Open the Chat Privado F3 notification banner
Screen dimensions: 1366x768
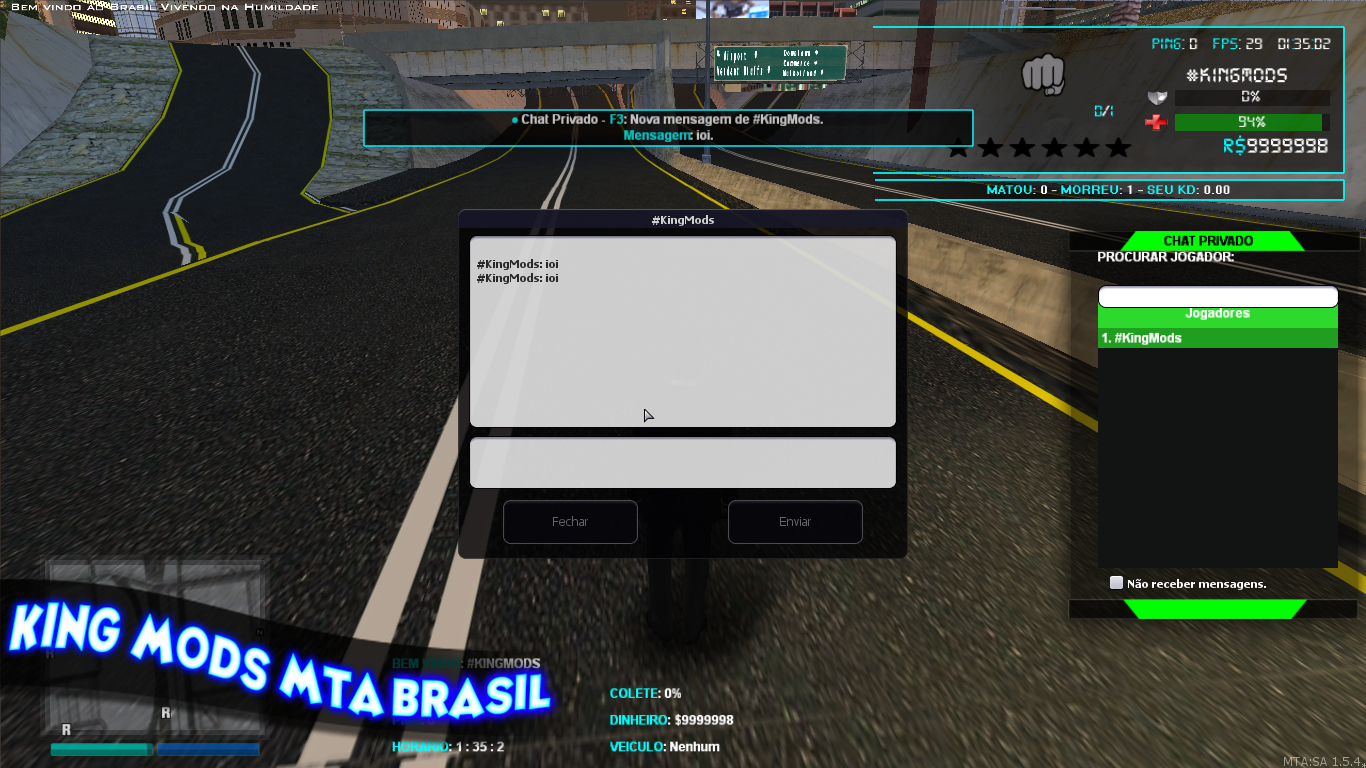[x=667, y=128]
